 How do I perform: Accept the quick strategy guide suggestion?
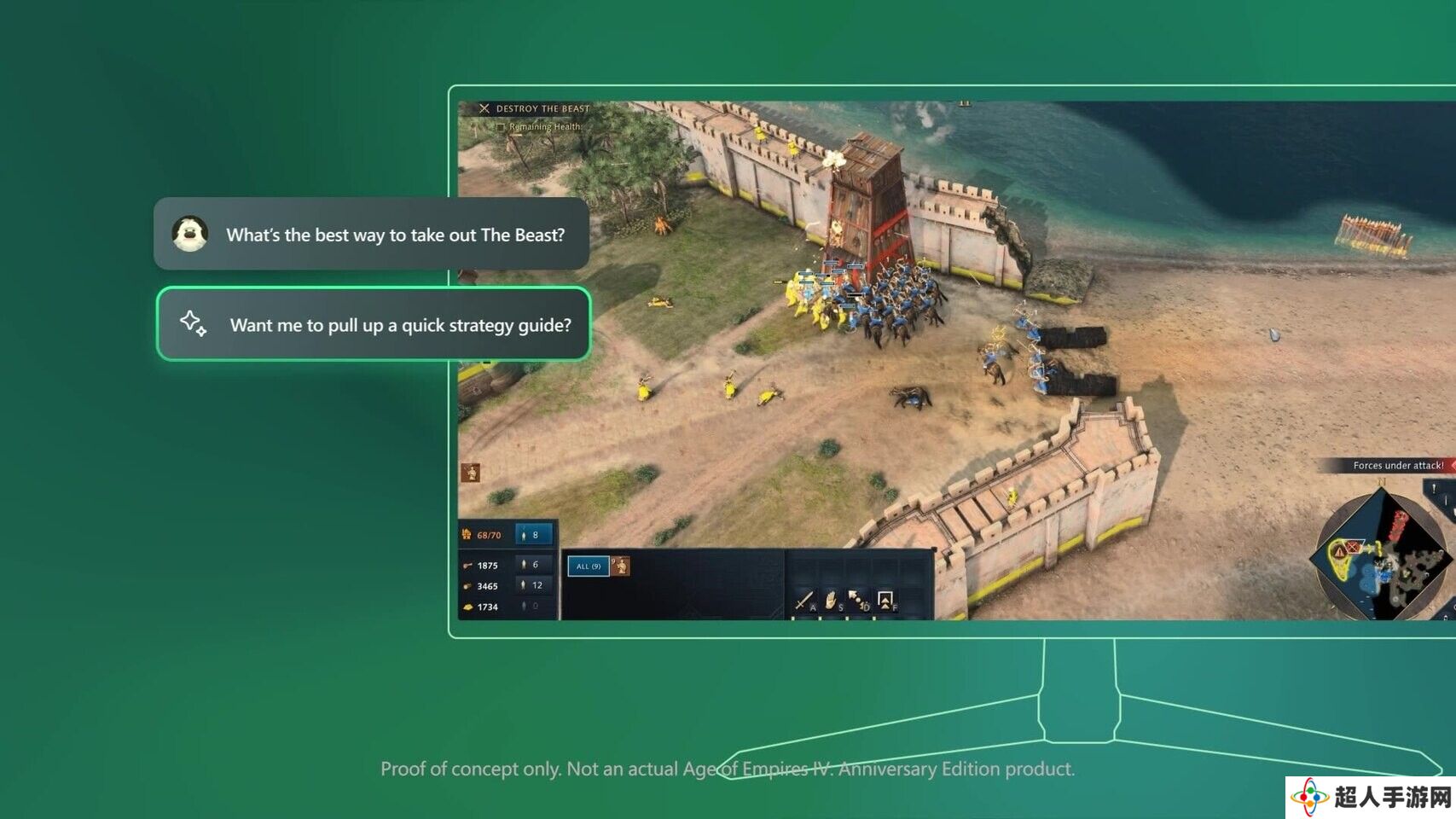[x=374, y=324]
